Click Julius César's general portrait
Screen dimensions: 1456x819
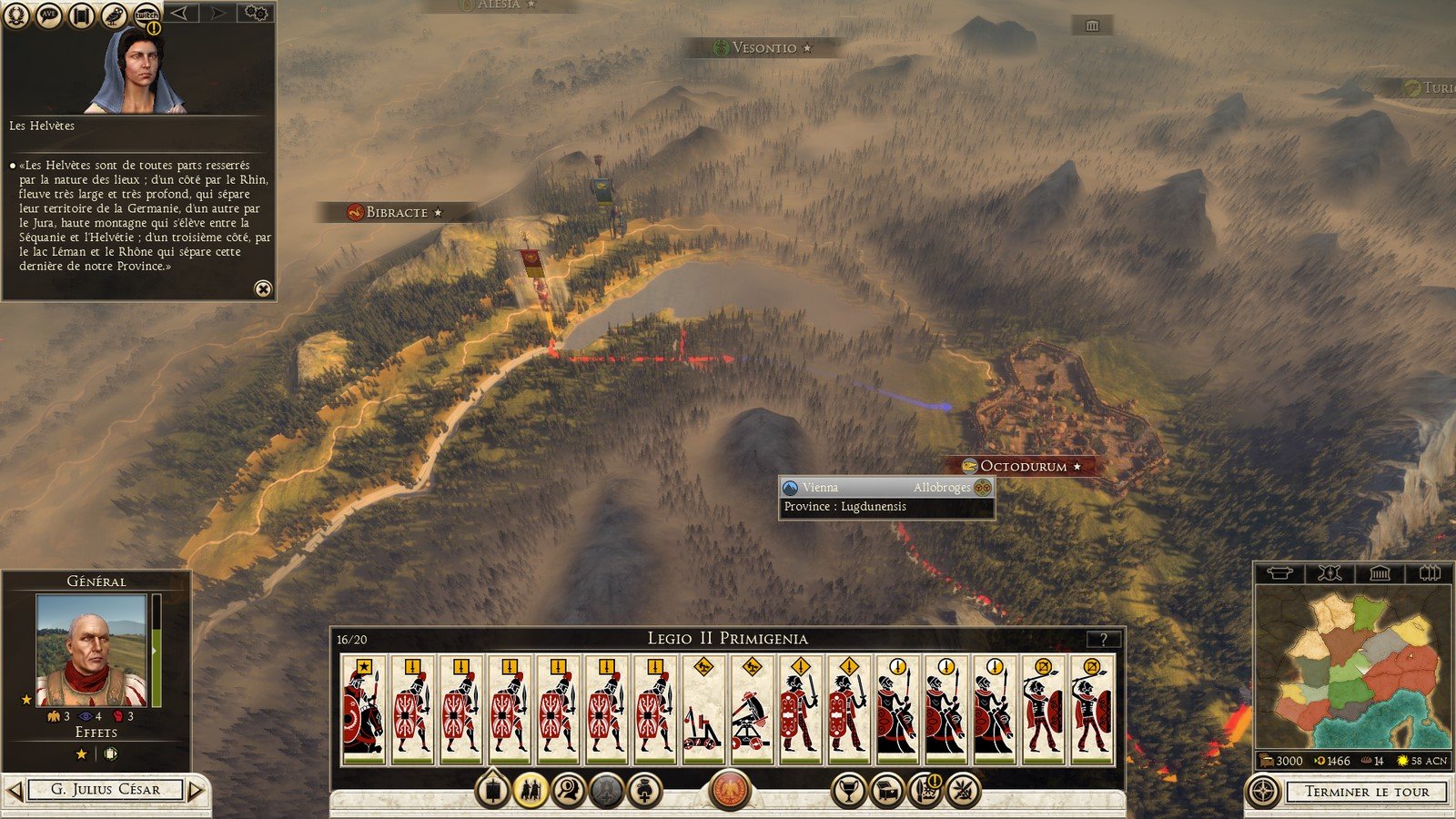click(x=91, y=650)
